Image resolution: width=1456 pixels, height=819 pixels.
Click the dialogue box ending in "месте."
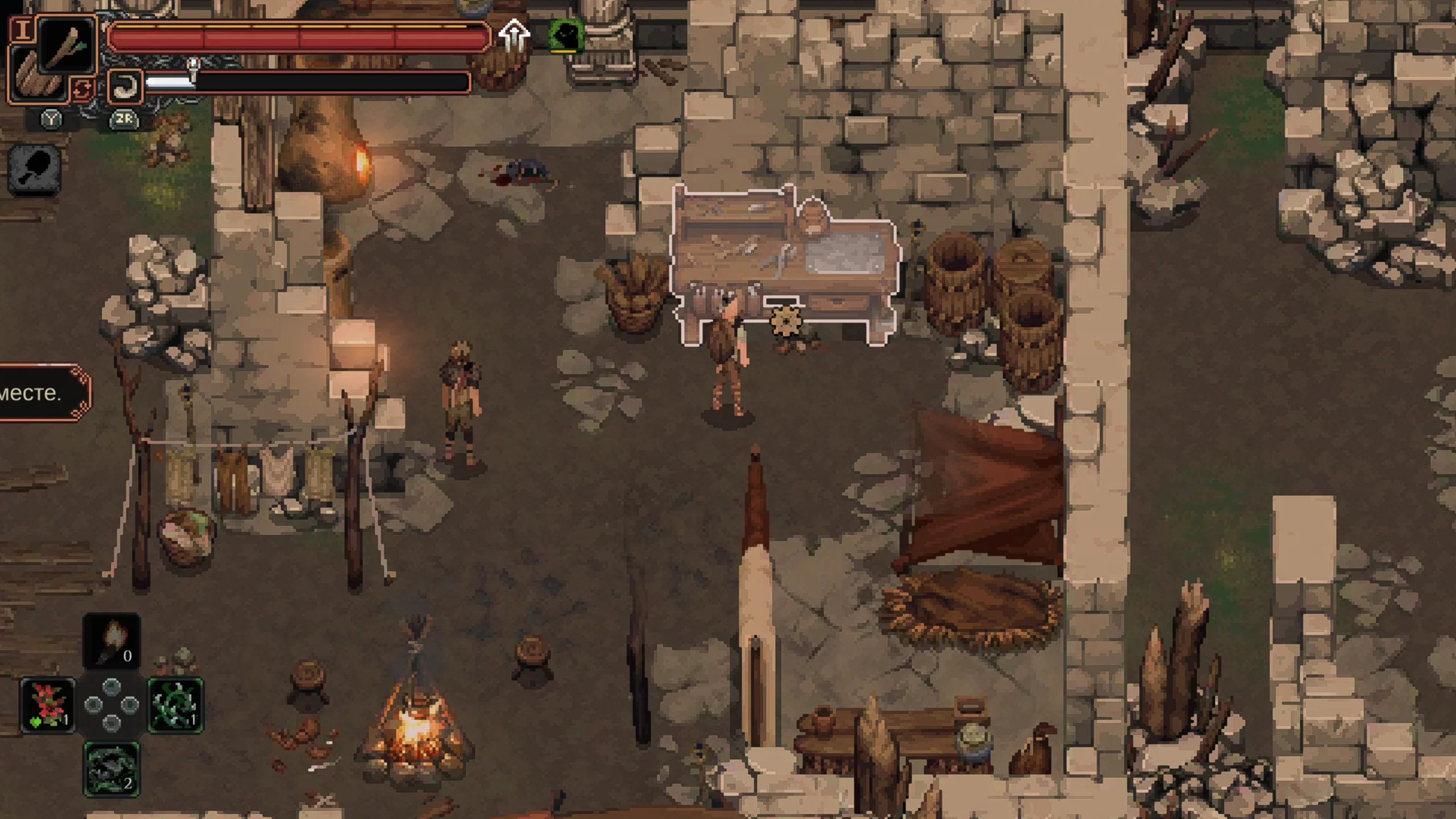pyautogui.click(x=41, y=393)
